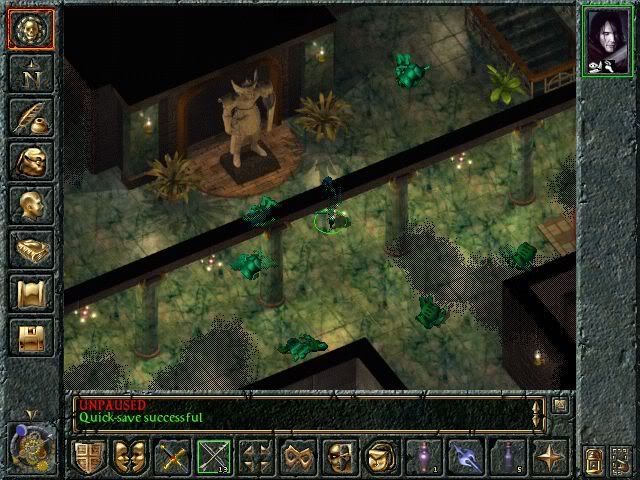Select the character portrait

(608, 42)
